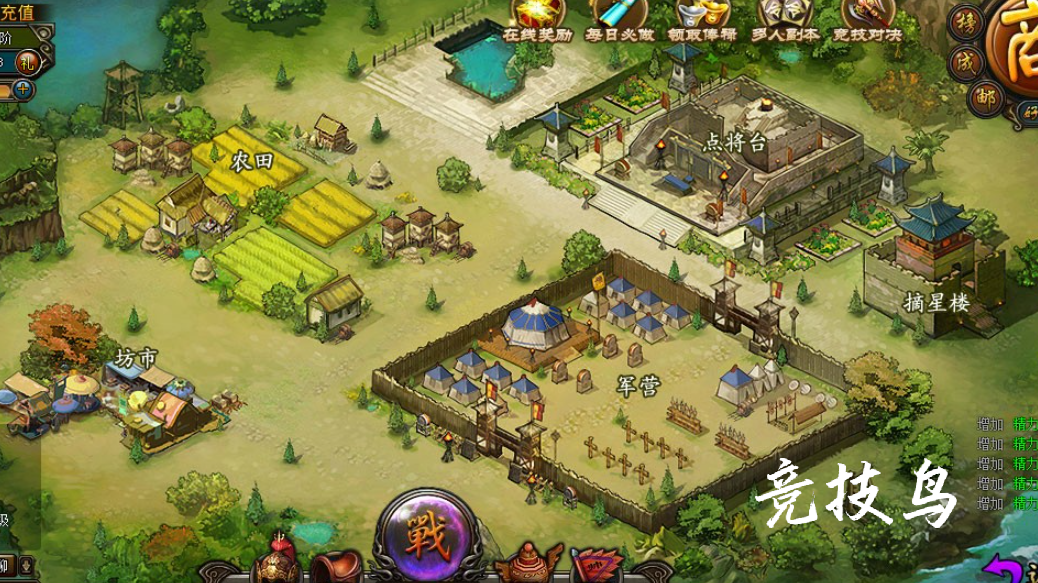Enter the 竞技对决 arena duel

866,15
